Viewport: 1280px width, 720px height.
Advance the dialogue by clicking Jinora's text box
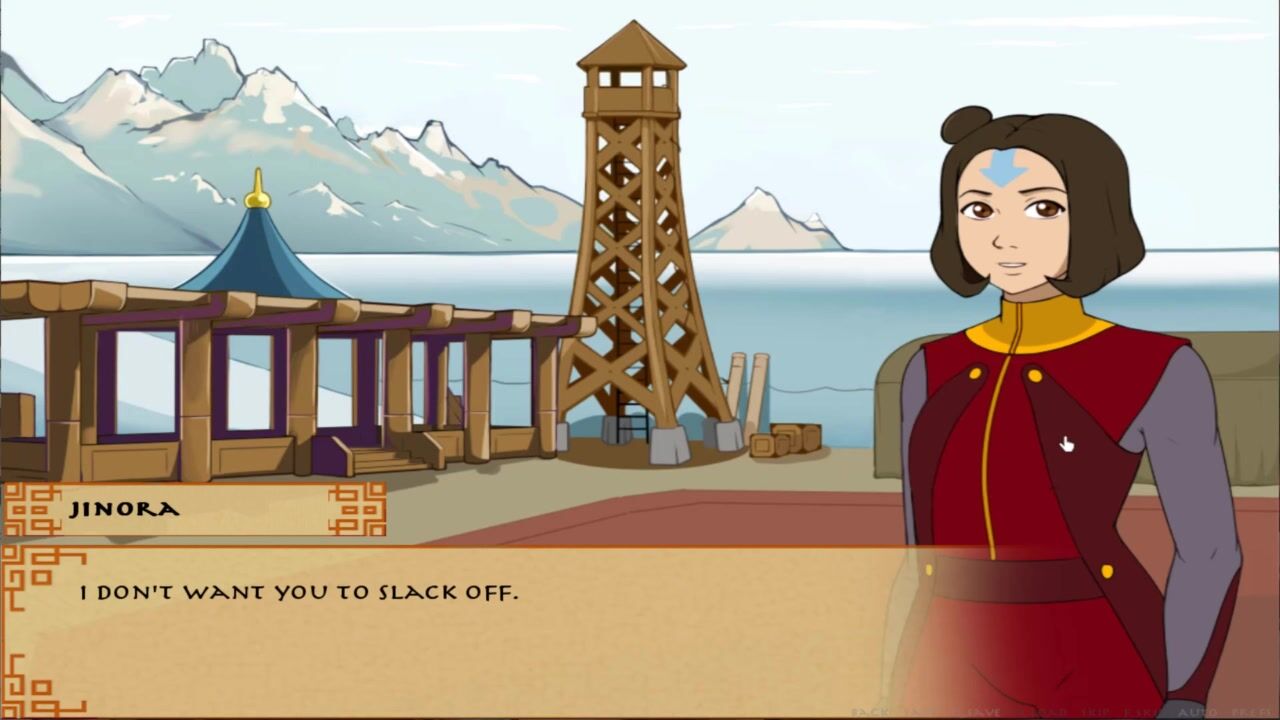[x=450, y=620]
